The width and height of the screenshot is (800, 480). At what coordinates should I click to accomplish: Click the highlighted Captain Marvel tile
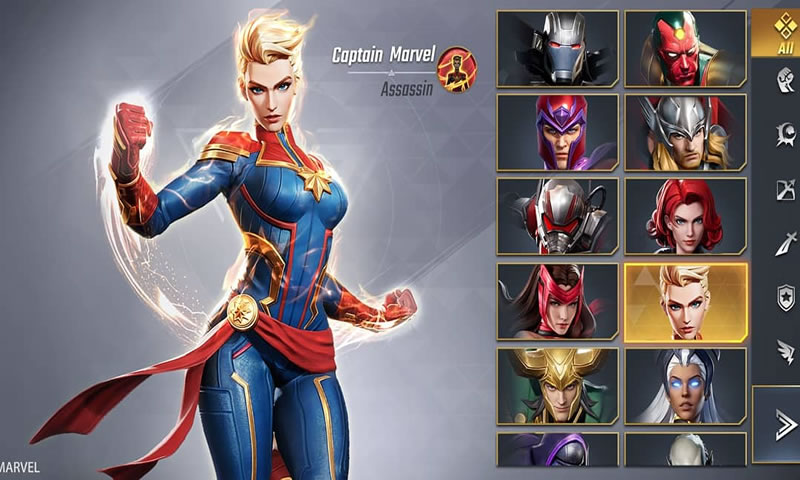[x=686, y=300]
